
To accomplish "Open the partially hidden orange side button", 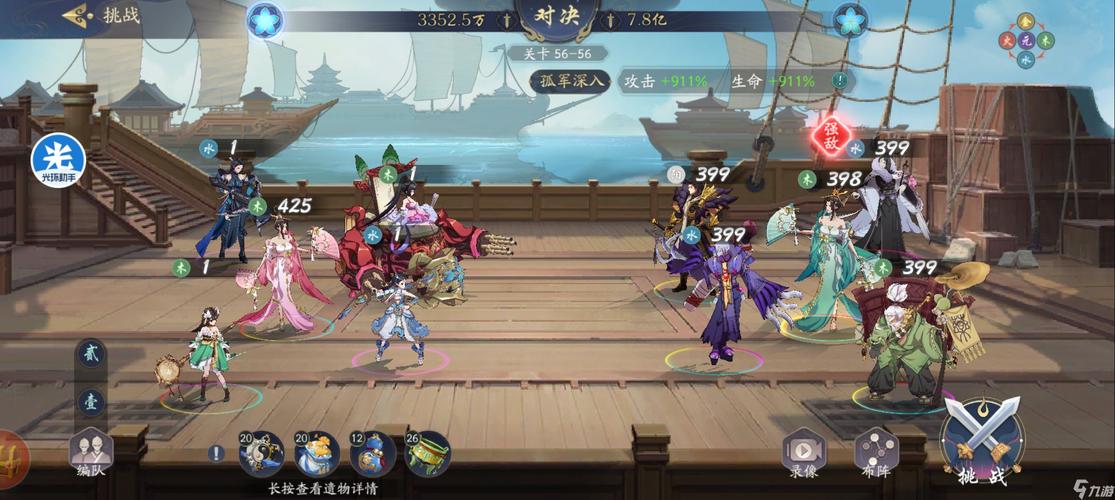I will click(10, 455).
